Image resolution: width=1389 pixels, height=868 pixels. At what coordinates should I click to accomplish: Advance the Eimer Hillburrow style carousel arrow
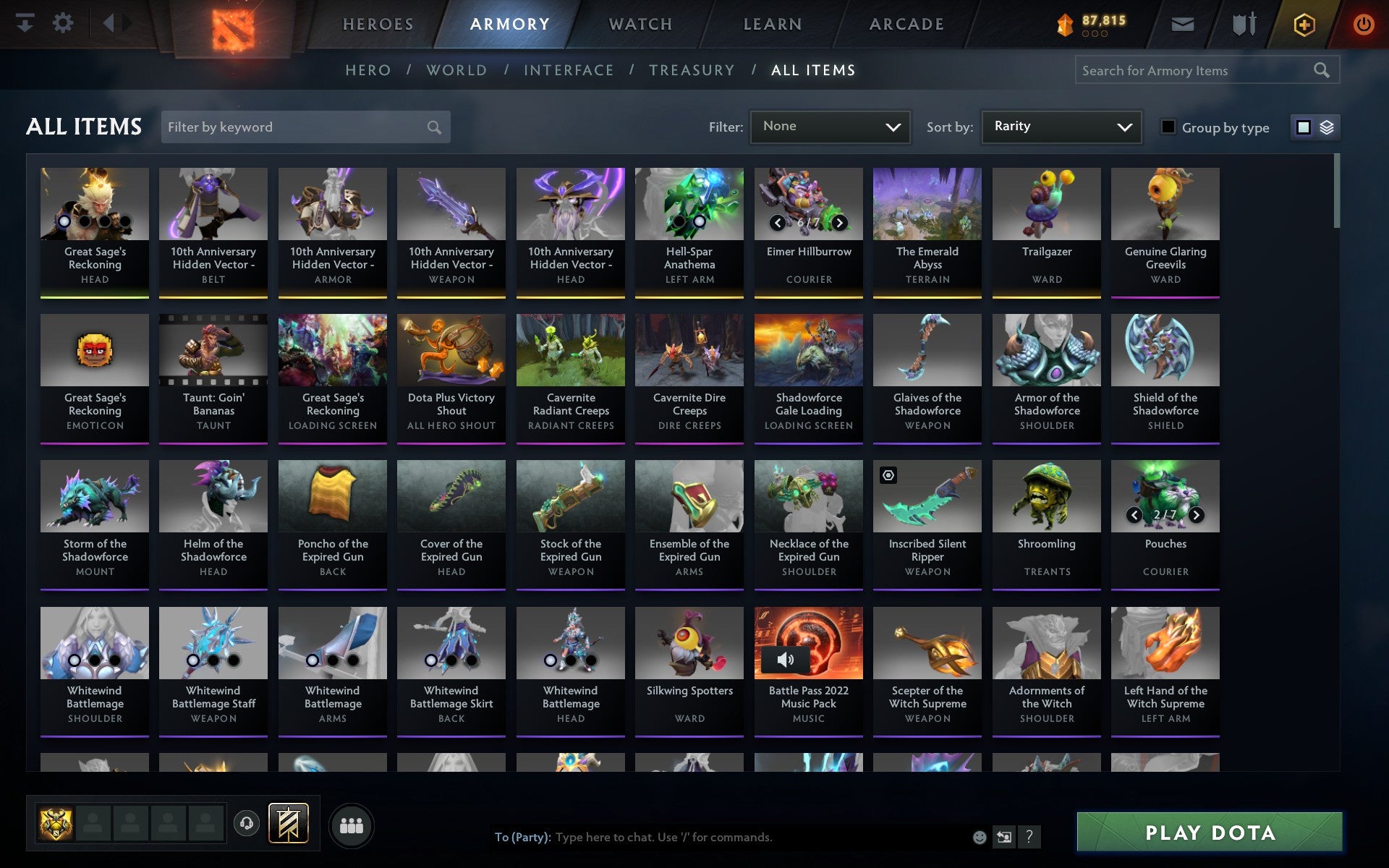coord(839,223)
